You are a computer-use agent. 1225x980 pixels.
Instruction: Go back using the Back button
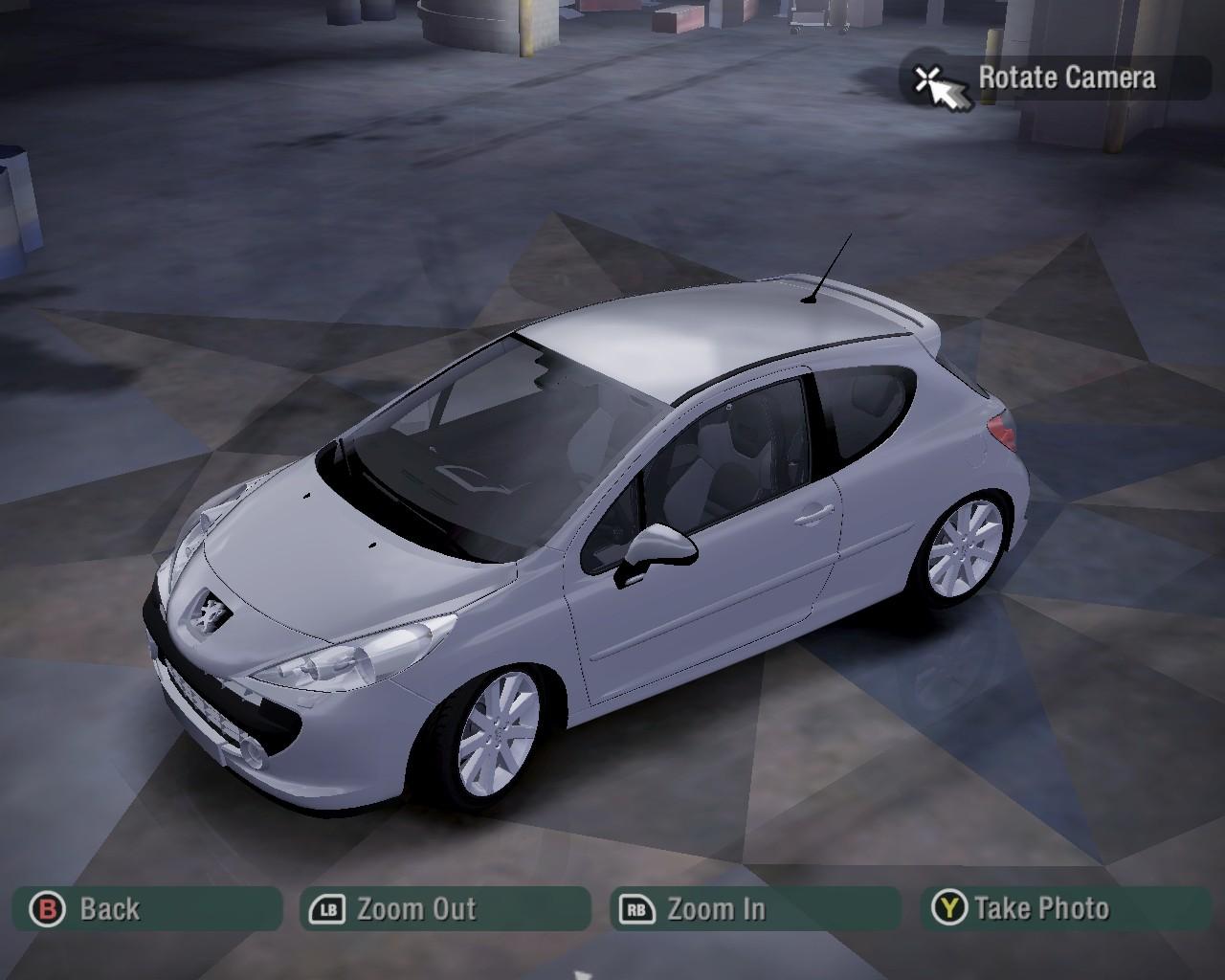point(146,908)
